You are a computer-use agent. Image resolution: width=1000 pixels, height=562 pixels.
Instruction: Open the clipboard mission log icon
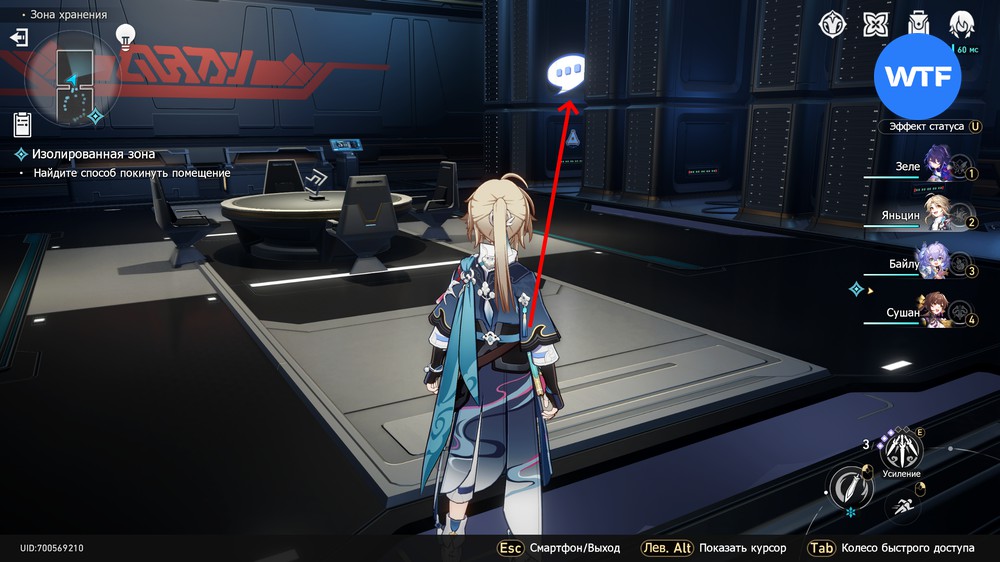pyautogui.click(x=22, y=124)
